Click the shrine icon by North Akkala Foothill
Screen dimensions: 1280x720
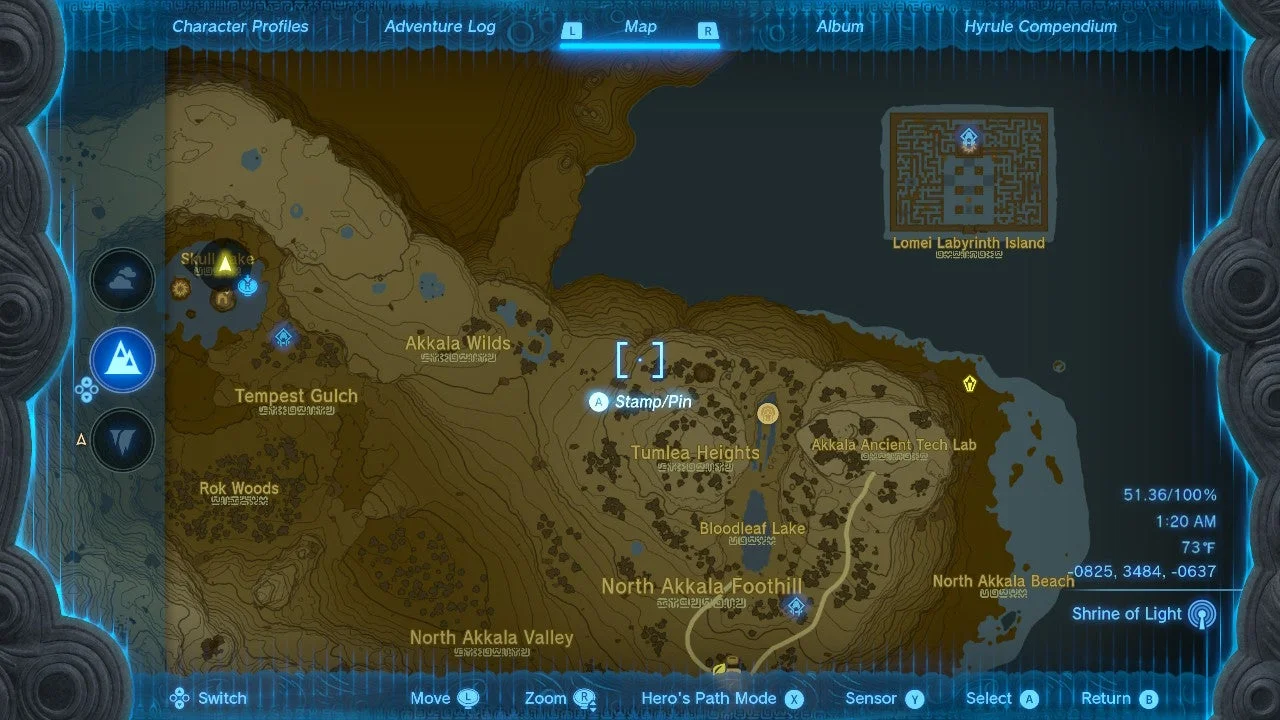point(795,604)
